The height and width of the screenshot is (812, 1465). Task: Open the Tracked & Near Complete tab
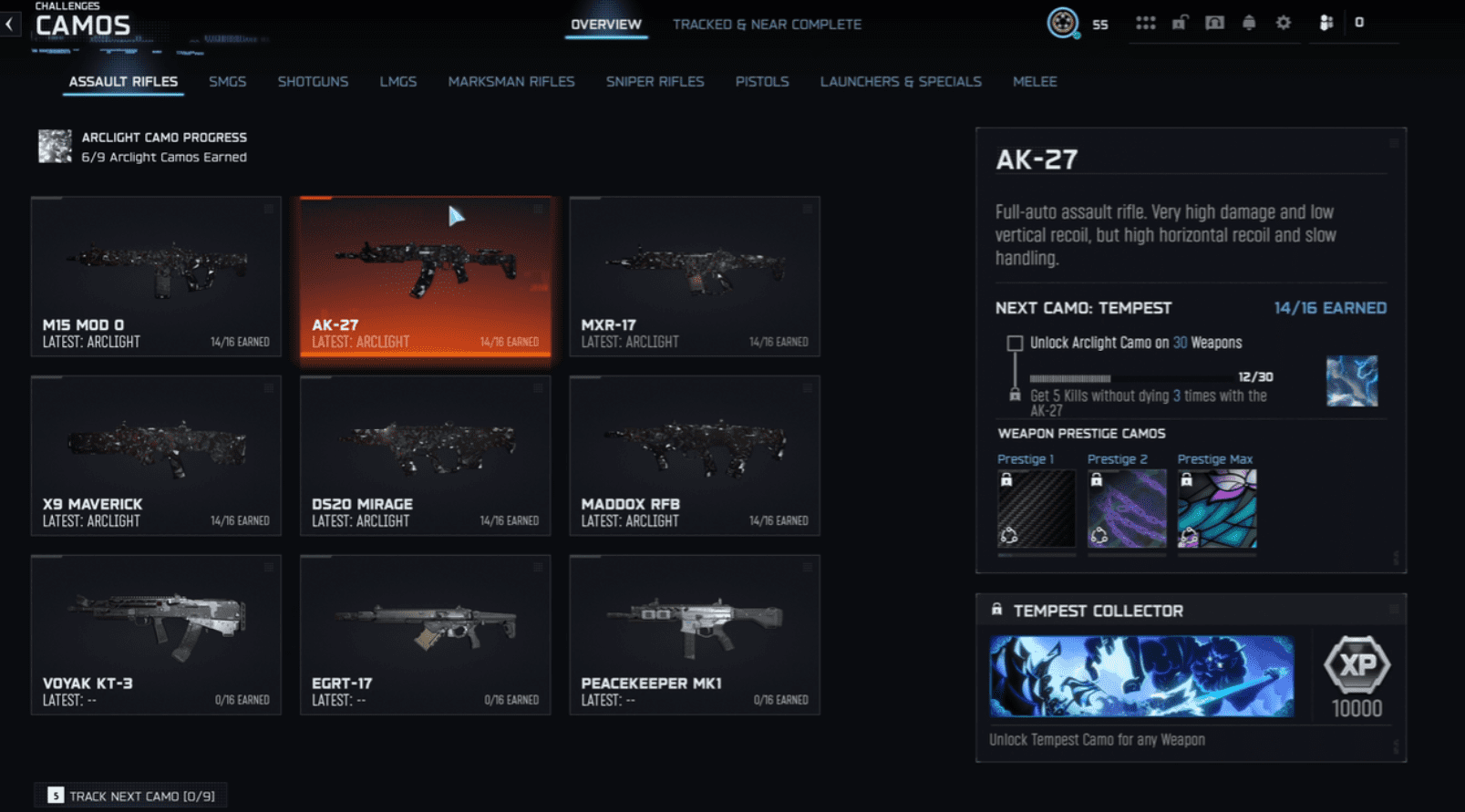point(767,25)
